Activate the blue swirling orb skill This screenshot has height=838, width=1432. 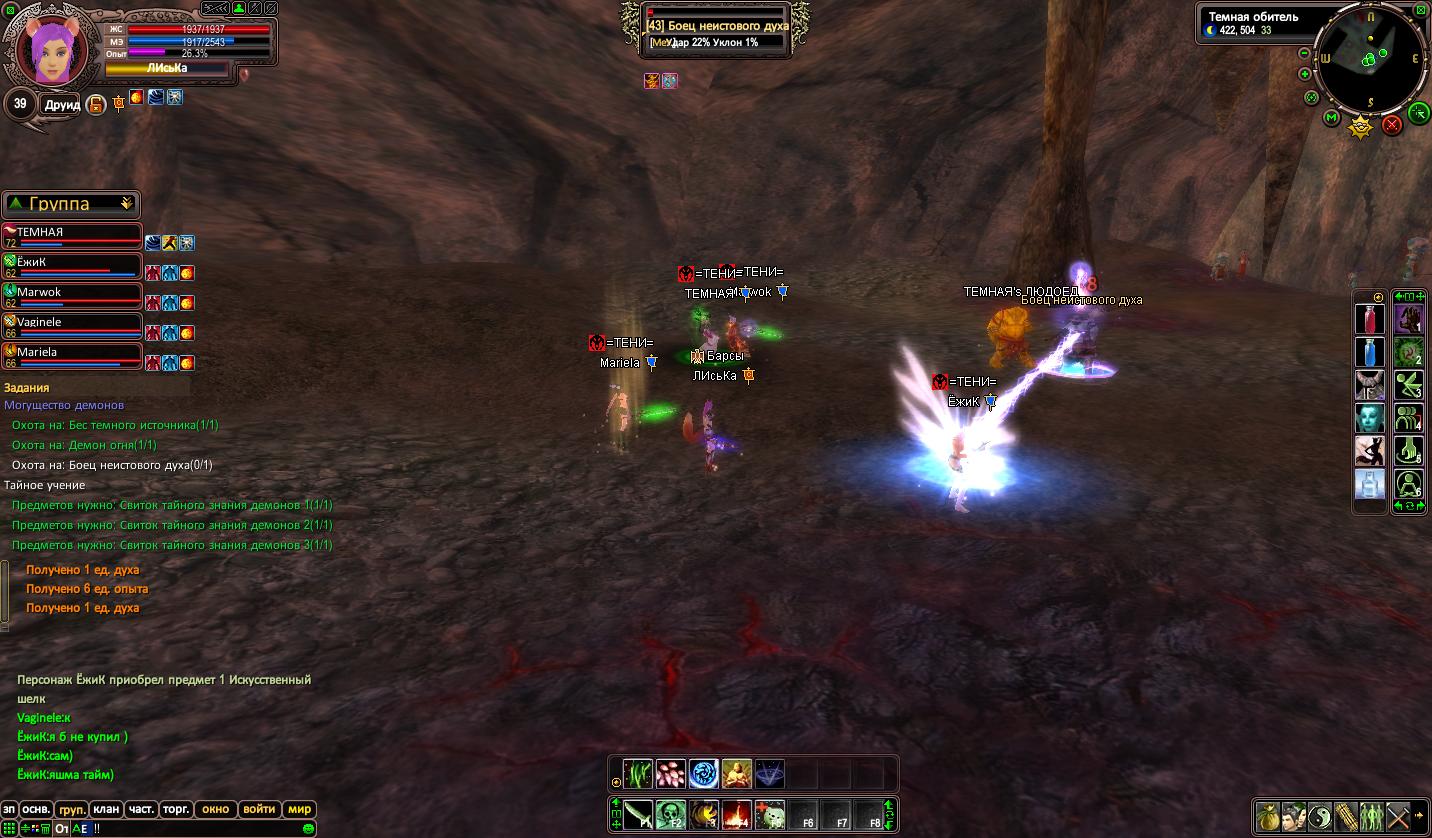[703, 773]
